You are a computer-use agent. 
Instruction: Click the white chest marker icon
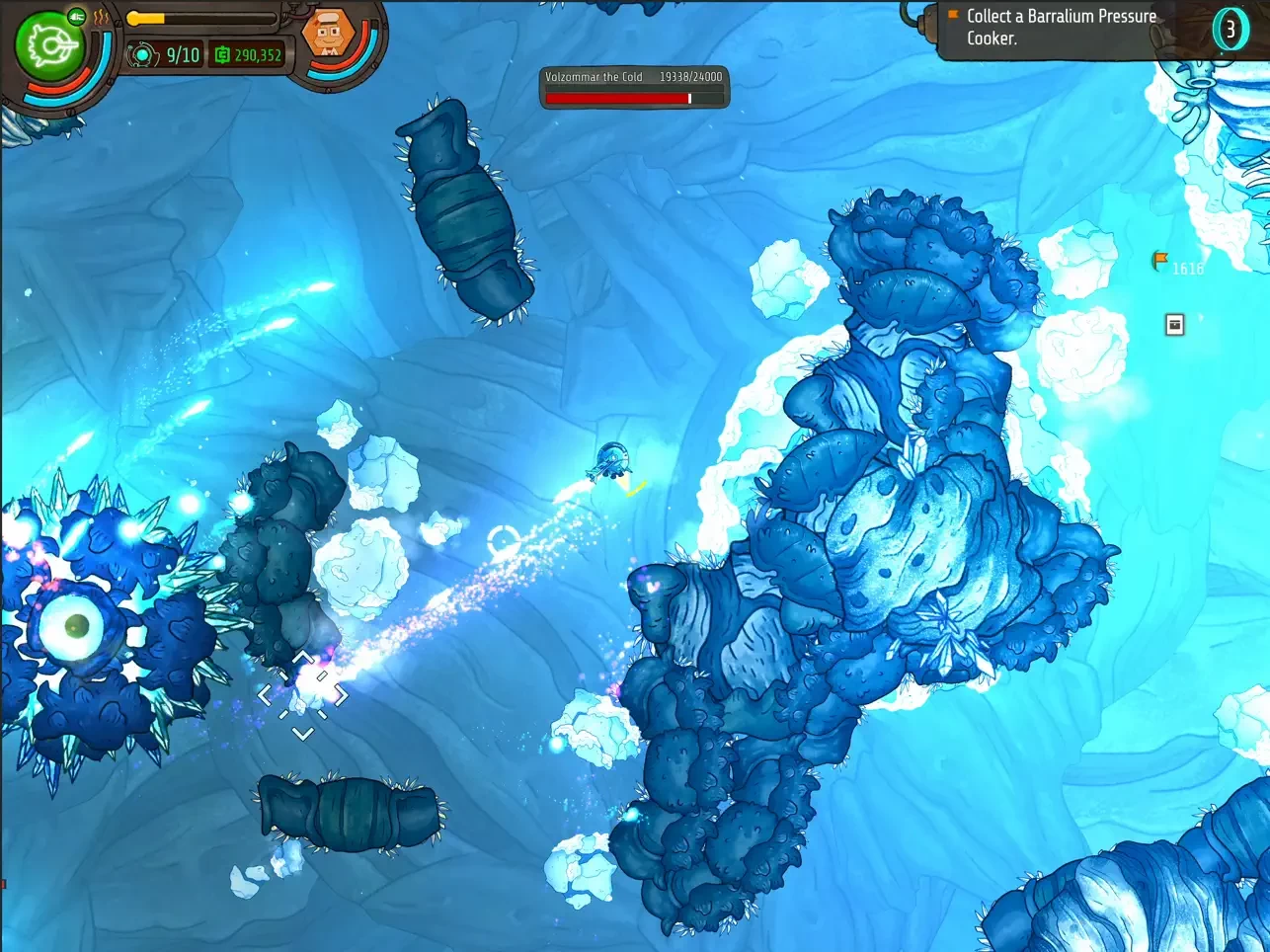[1174, 325]
